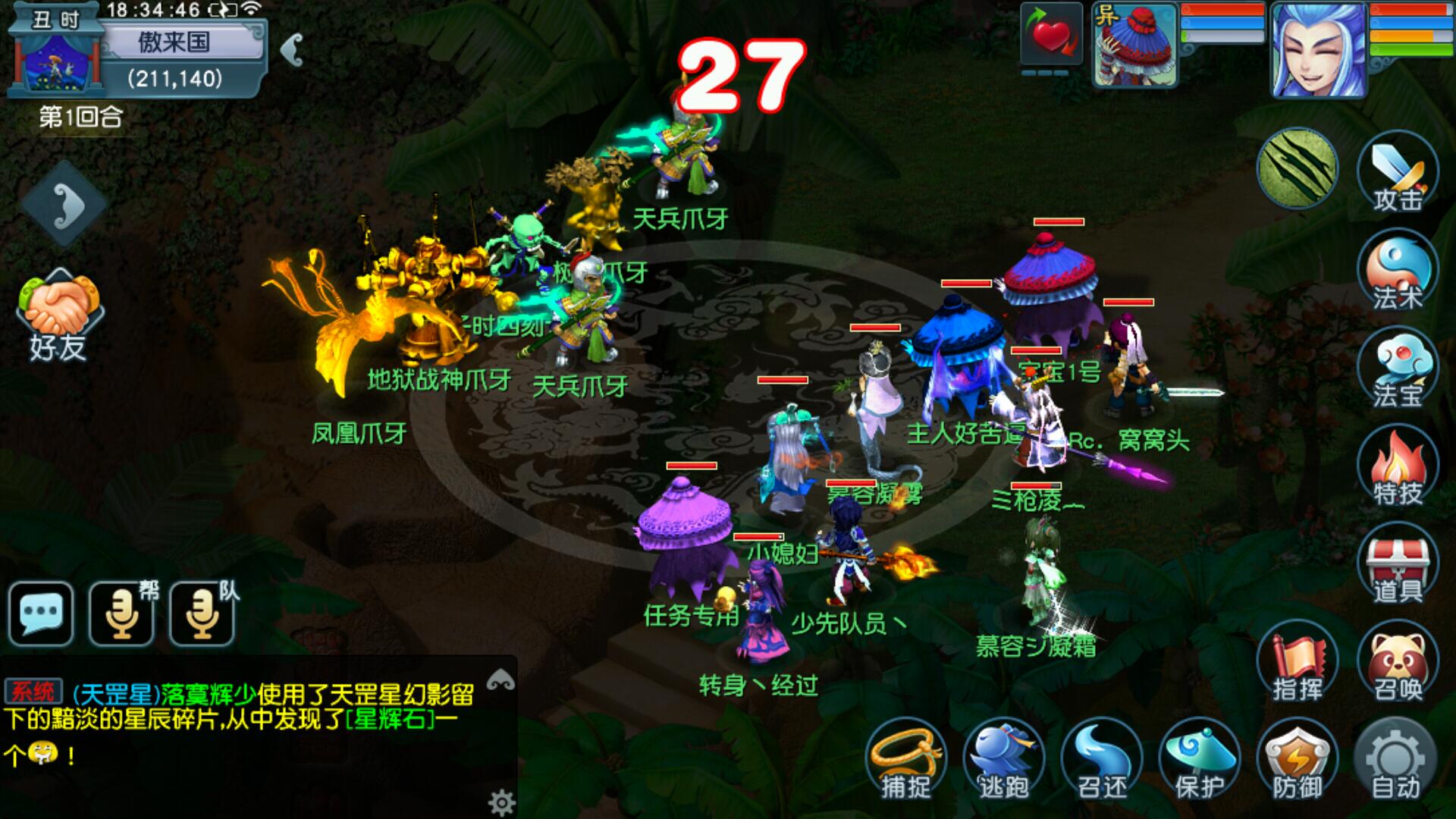The width and height of the screenshot is (1456, 819).
Task: Activate the green claw slash skill shortcut
Action: tap(1298, 168)
